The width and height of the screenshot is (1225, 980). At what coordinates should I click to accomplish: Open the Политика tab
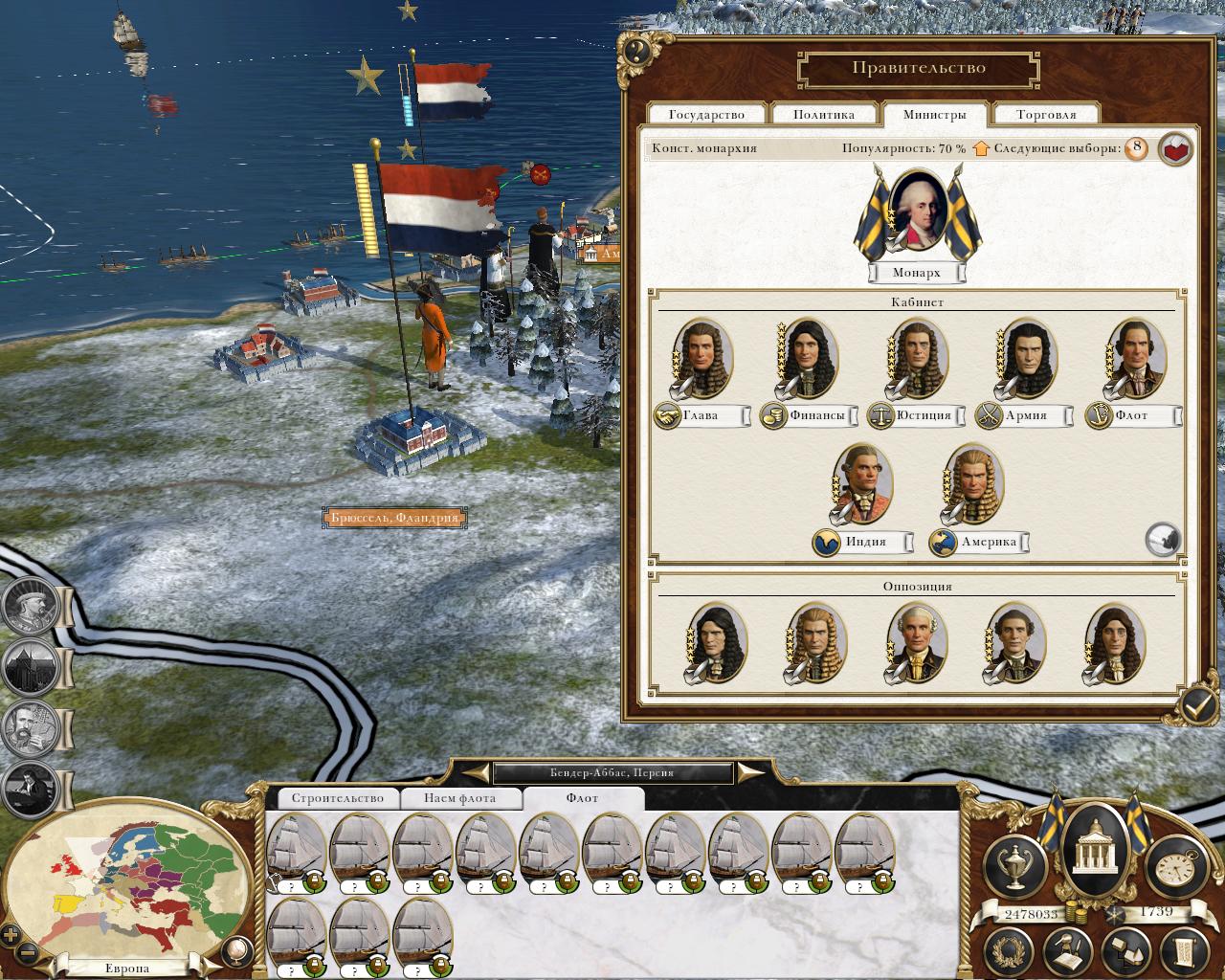[824, 115]
